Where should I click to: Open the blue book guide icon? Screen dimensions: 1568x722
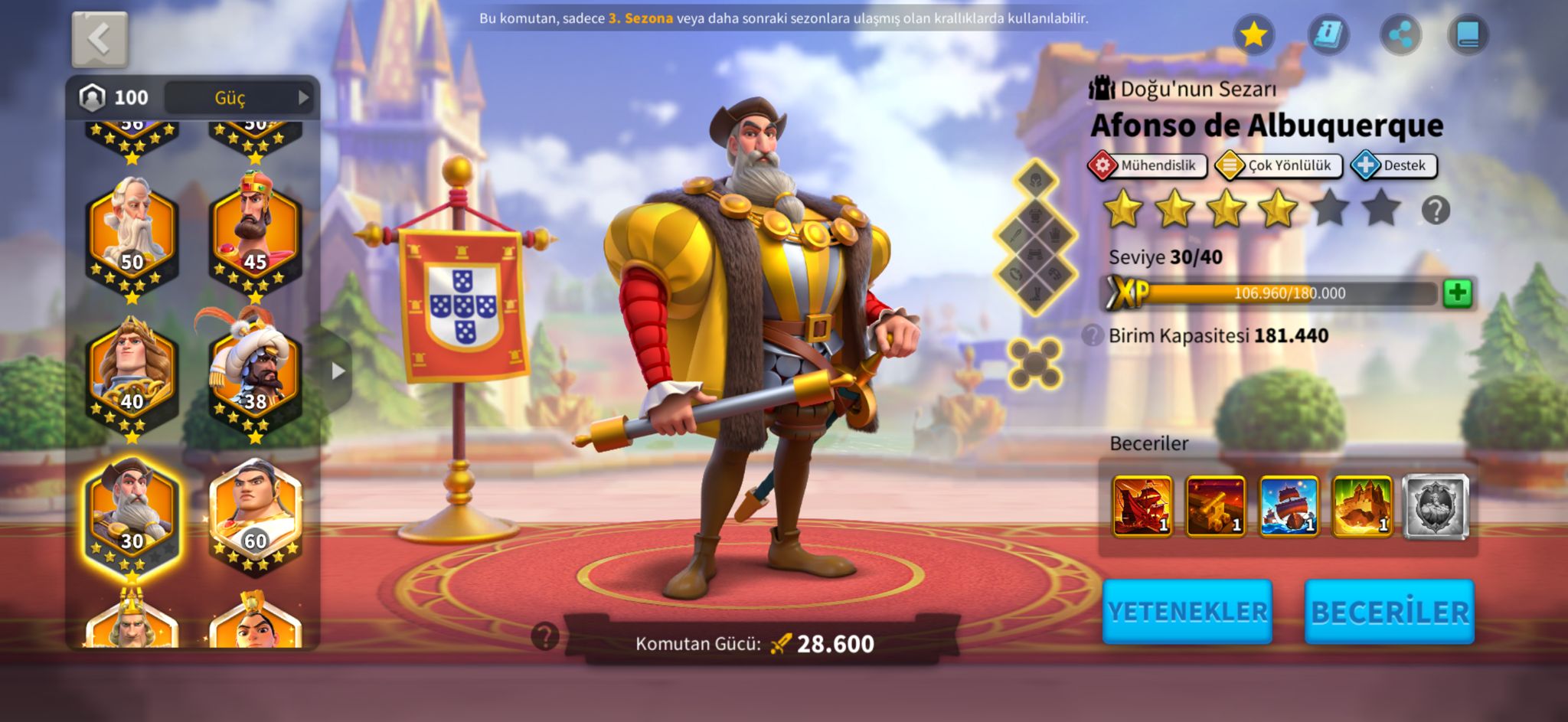1468,34
